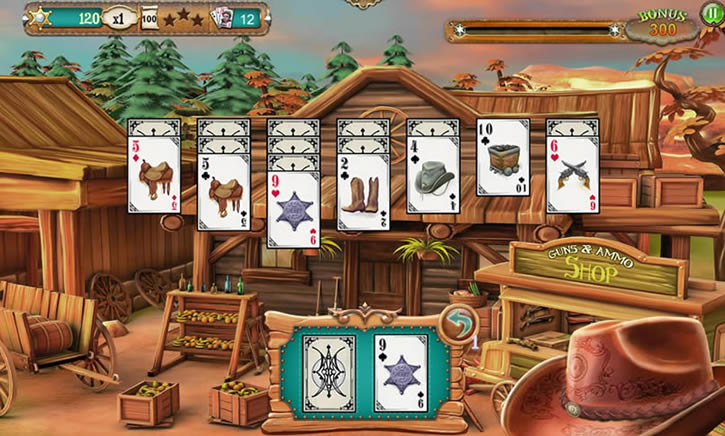Pause the game with the green button
Screen dimensions: 725x436
711,14
